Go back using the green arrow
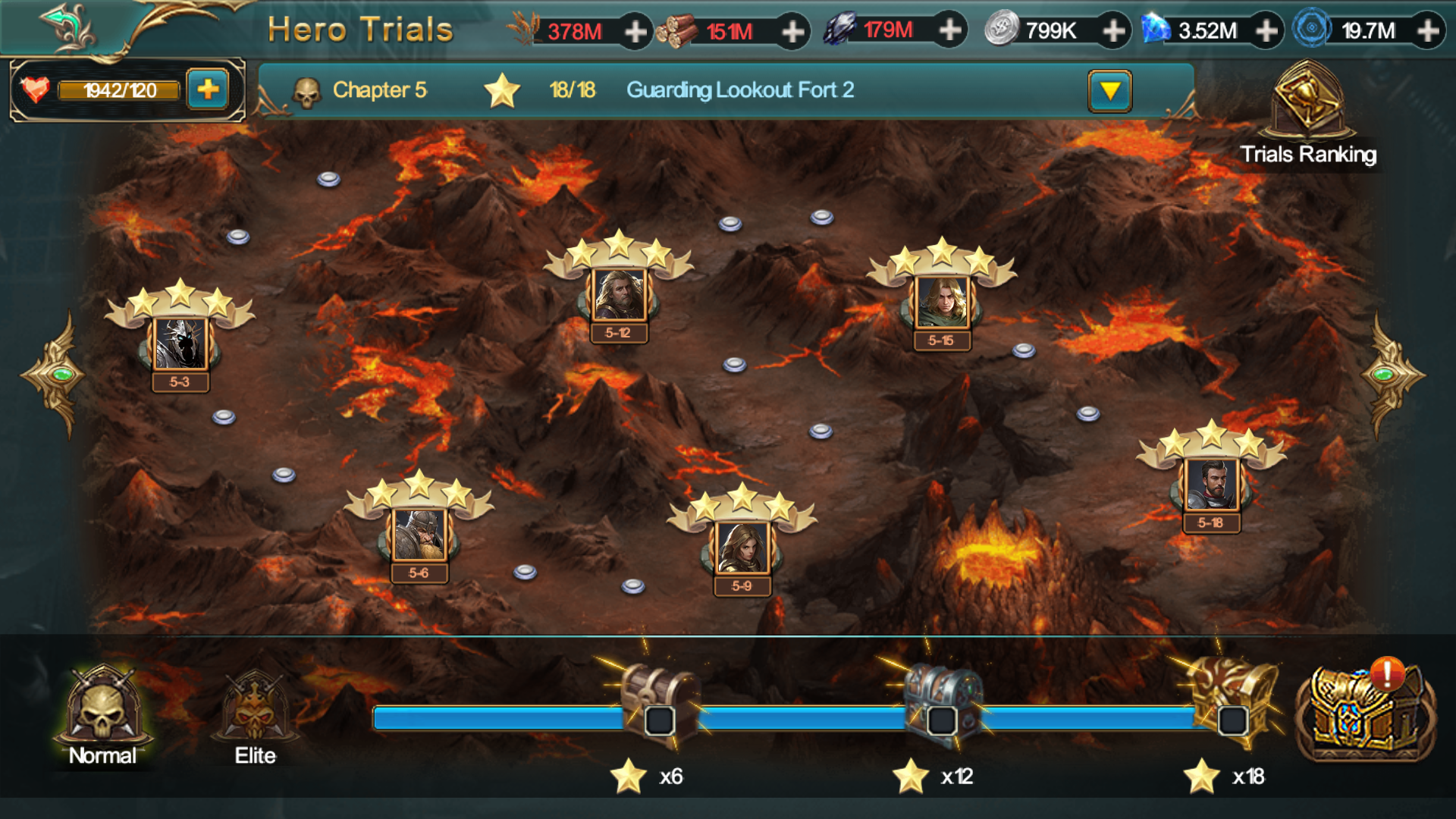Image resolution: width=1456 pixels, height=819 pixels. pos(68,27)
